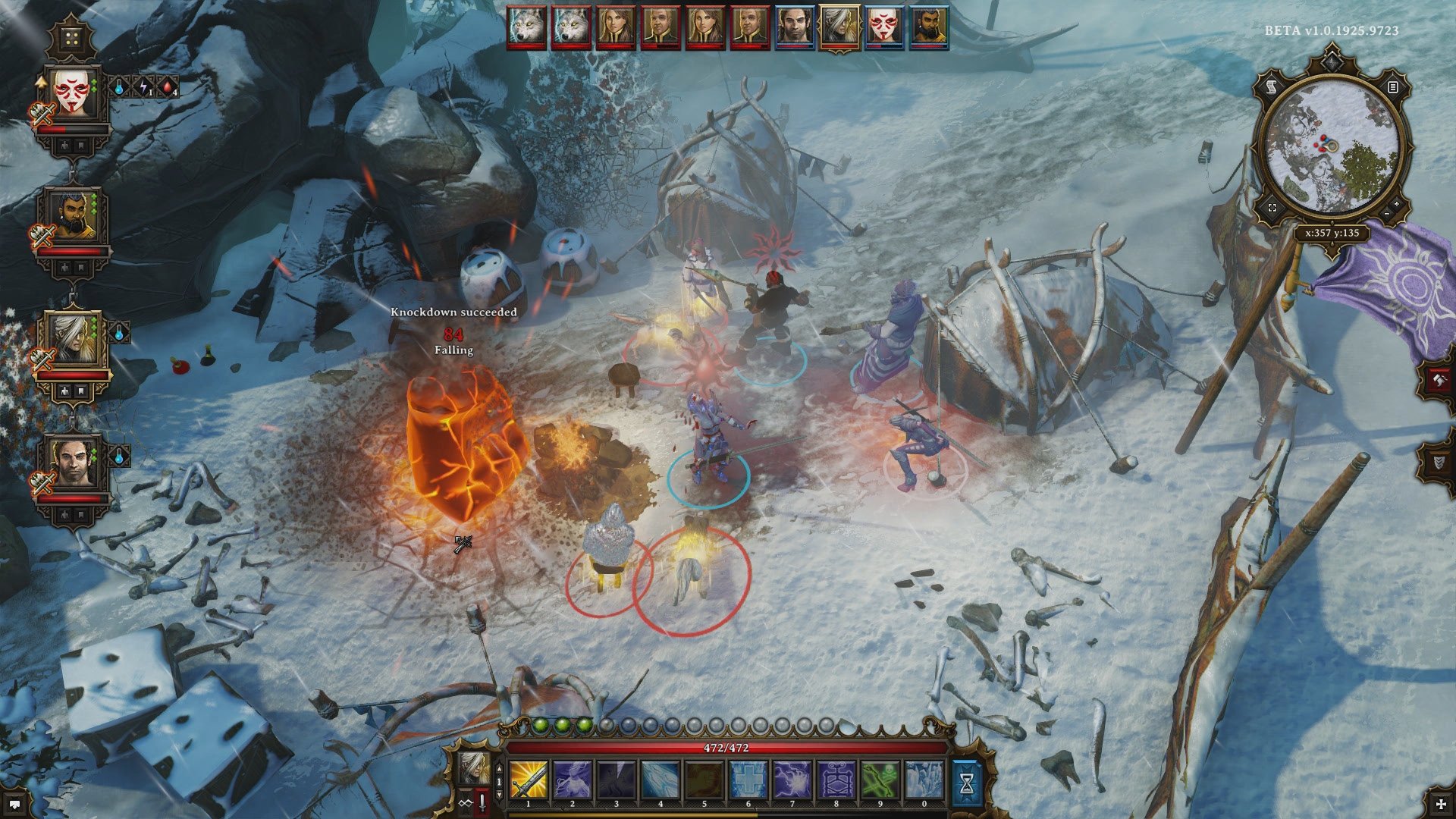Select the bearded party member portrait
The image size is (1456, 819).
[74, 216]
